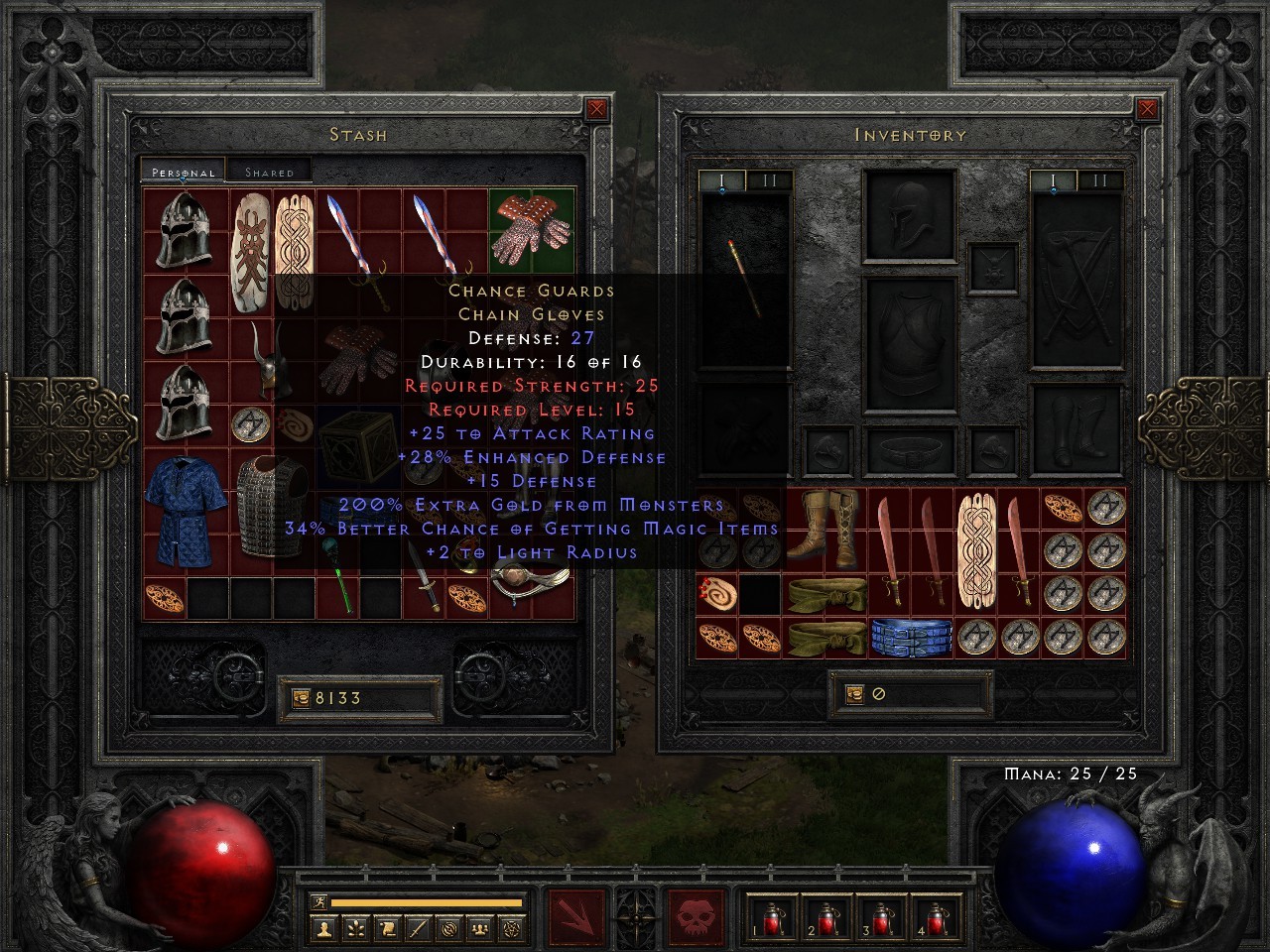
Task: Click the red down-arrow mini panel icon
Action: 575,914
